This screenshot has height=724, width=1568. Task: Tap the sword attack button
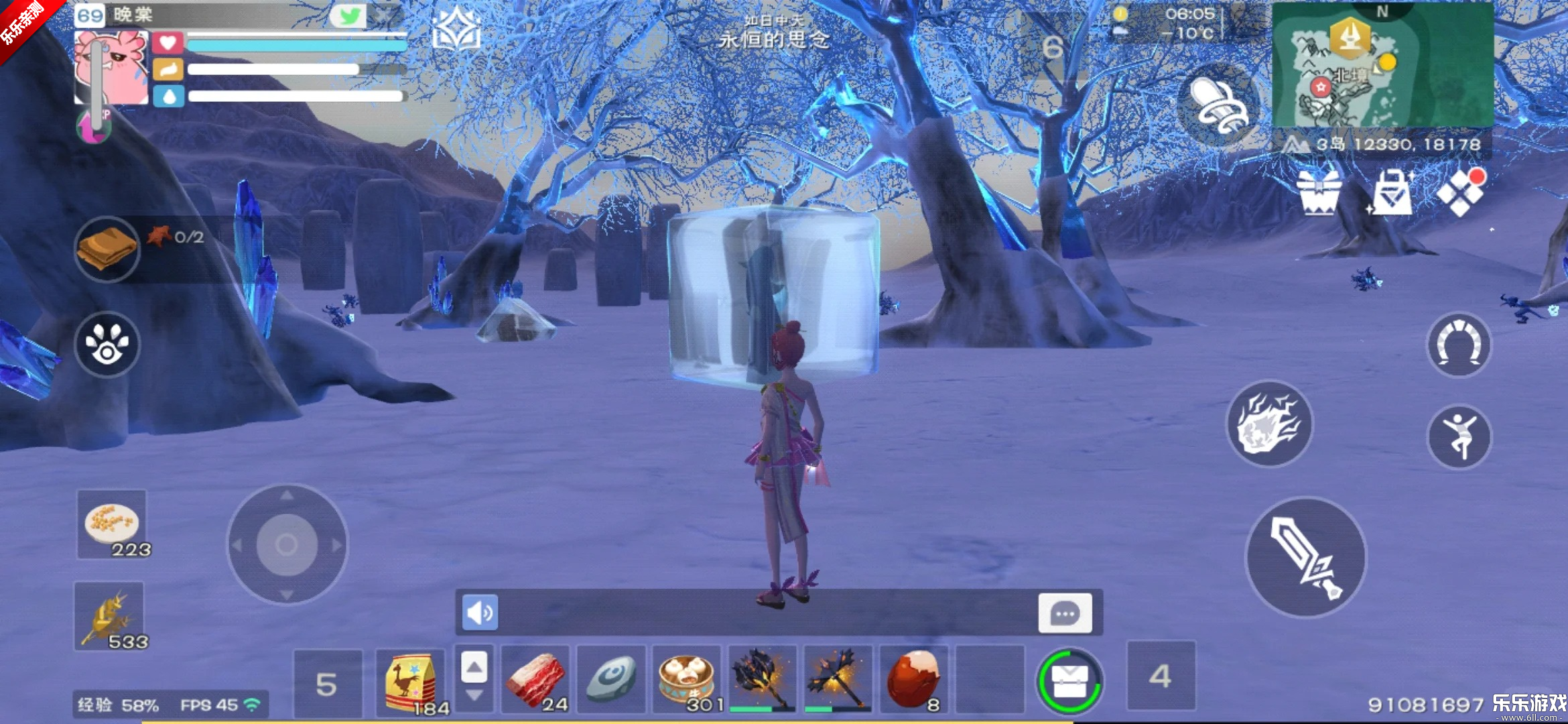pyautogui.click(x=1305, y=557)
